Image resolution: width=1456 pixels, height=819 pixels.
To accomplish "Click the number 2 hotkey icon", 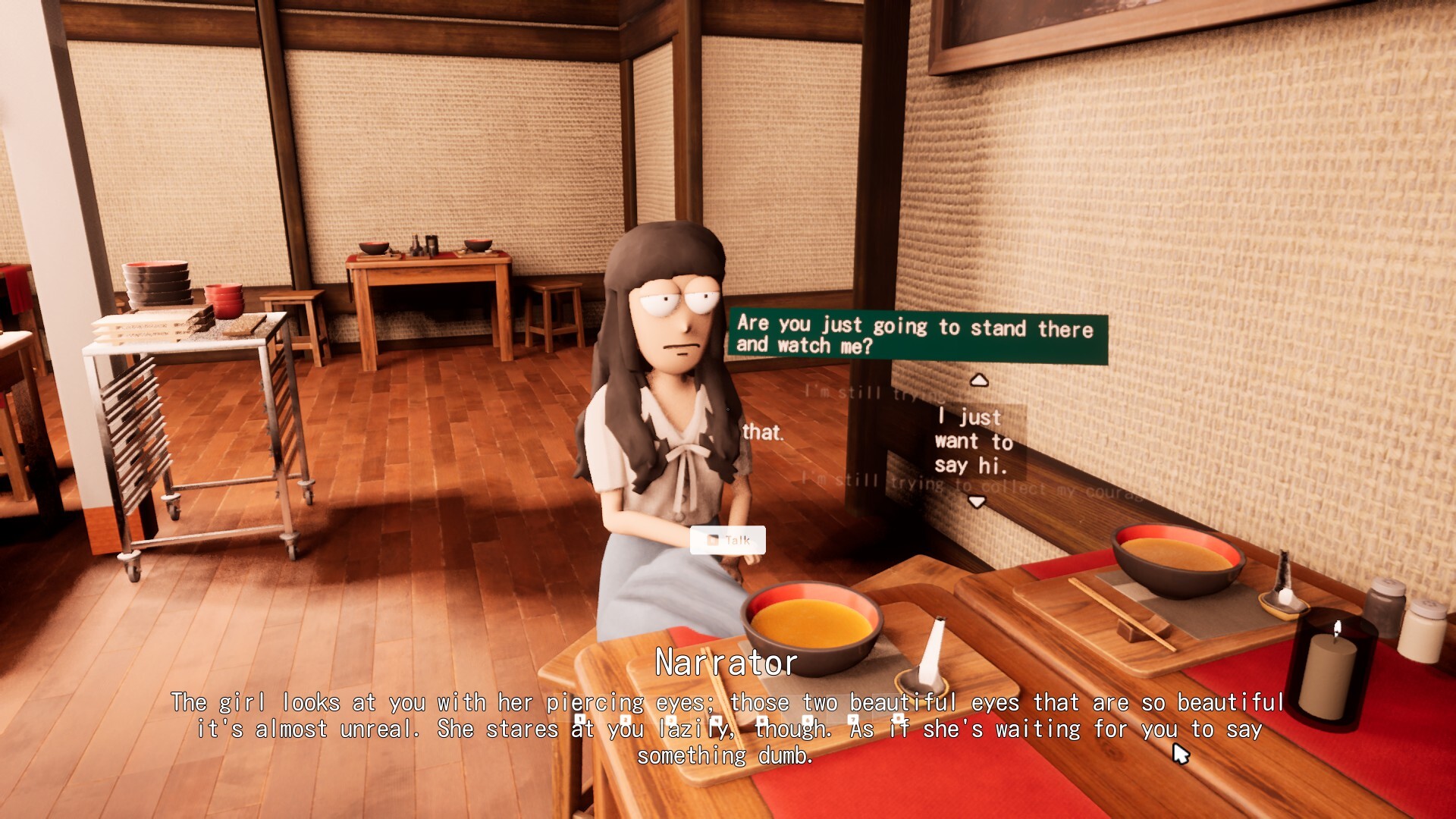I will 626,719.
